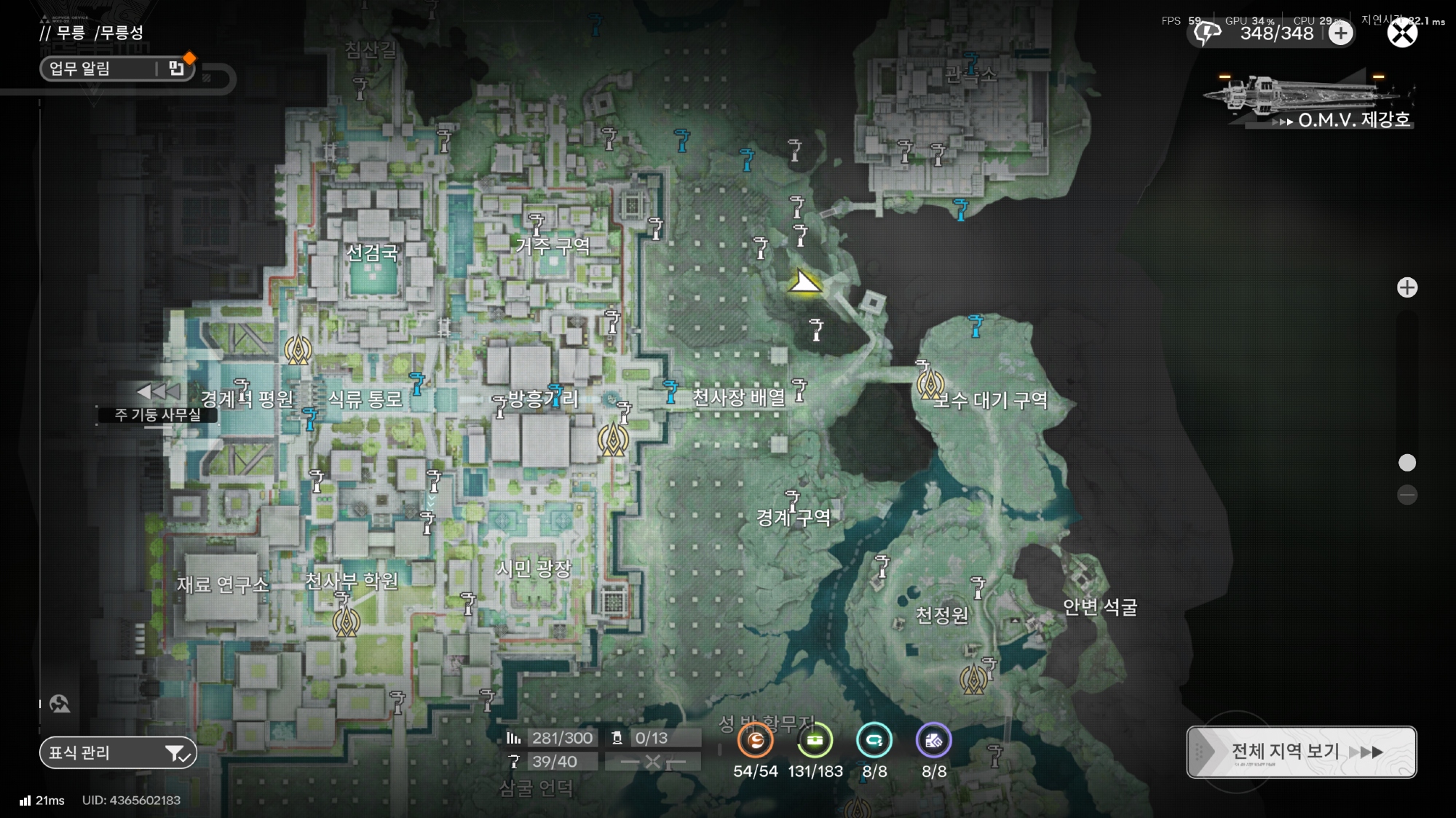Select the orange swirl collectible tracker icon
This screenshot has height=818, width=1456.
[x=755, y=742]
